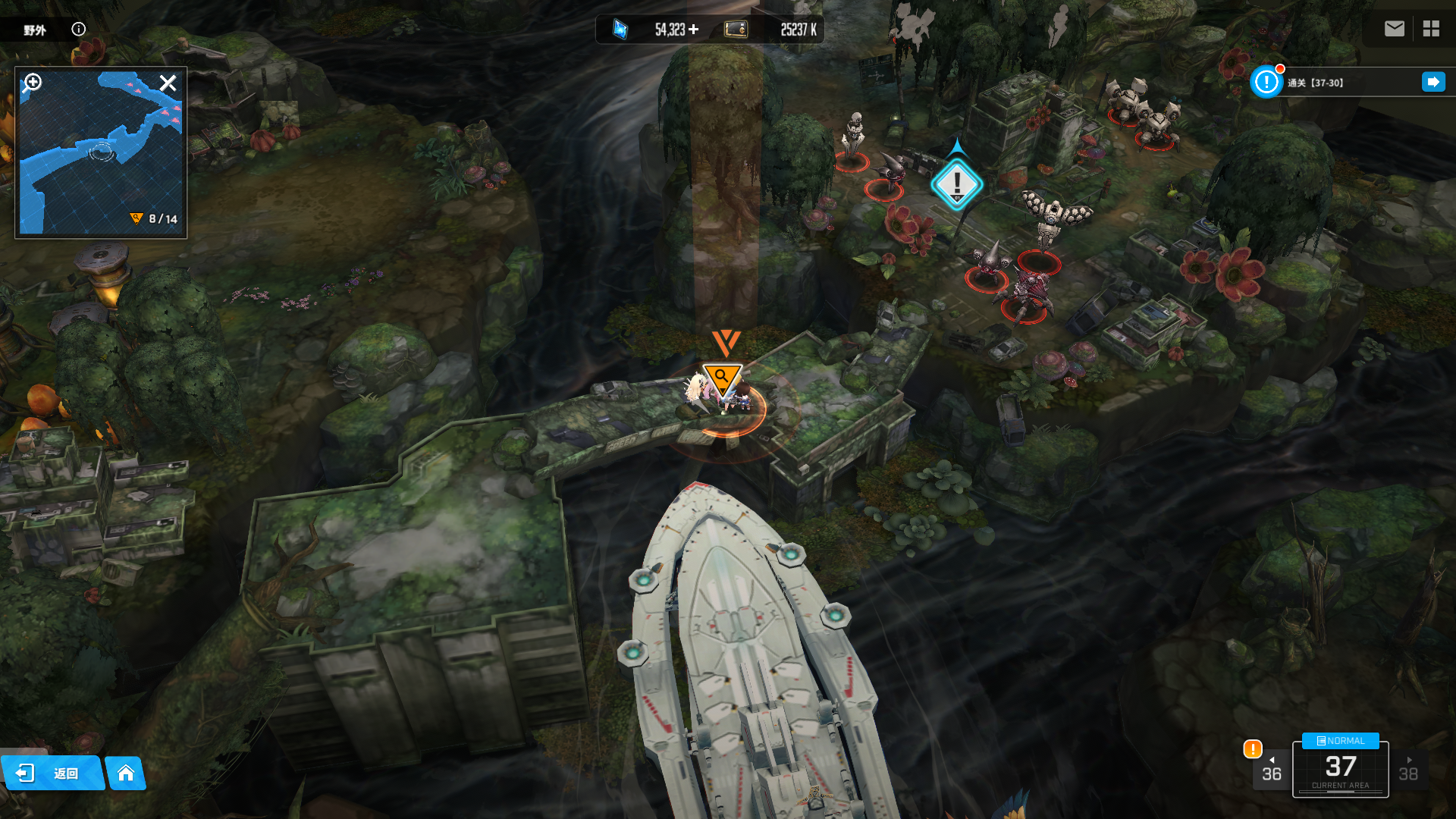
Task: Switch to next area 38
Action: (1408, 770)
